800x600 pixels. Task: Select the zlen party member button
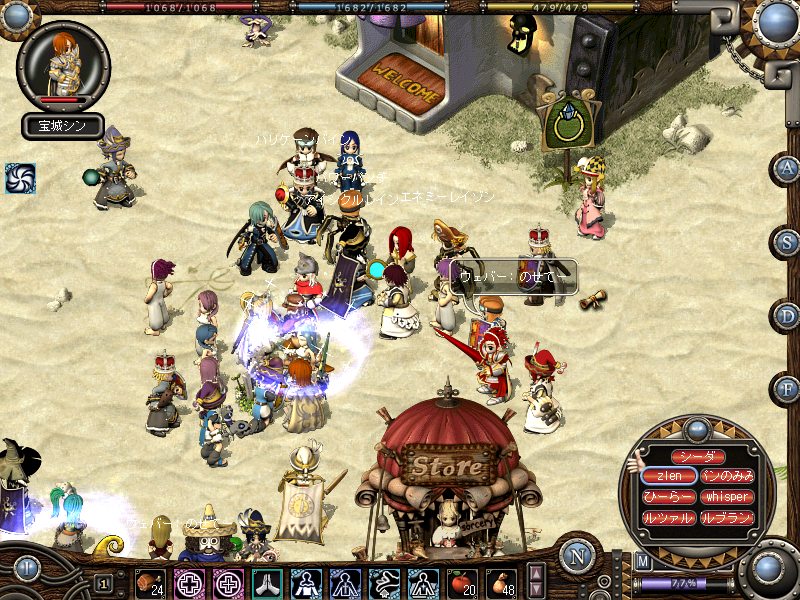[668, 476]
